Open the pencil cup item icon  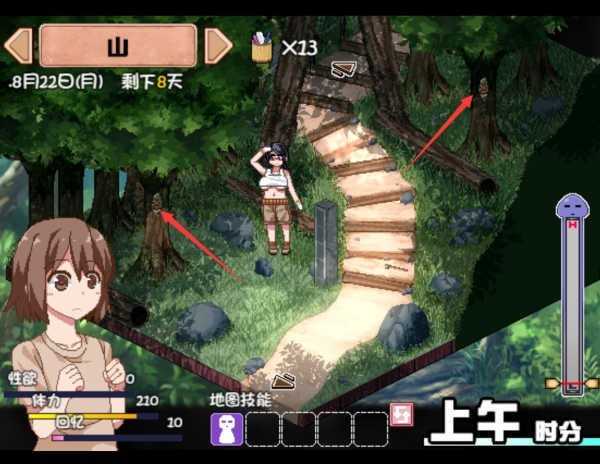point(262,47)
